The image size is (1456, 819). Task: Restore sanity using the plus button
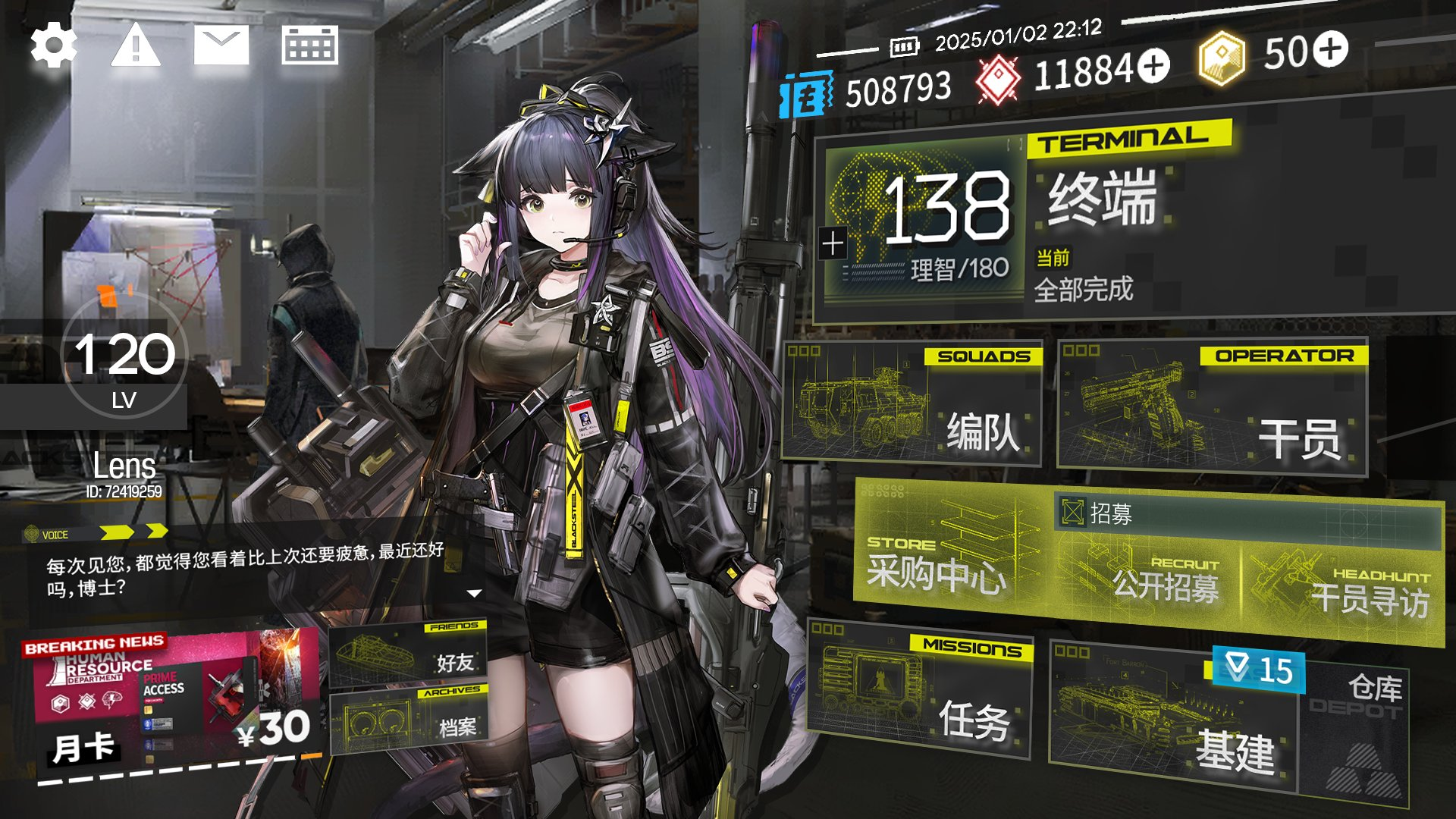click(x=833, y=243)
